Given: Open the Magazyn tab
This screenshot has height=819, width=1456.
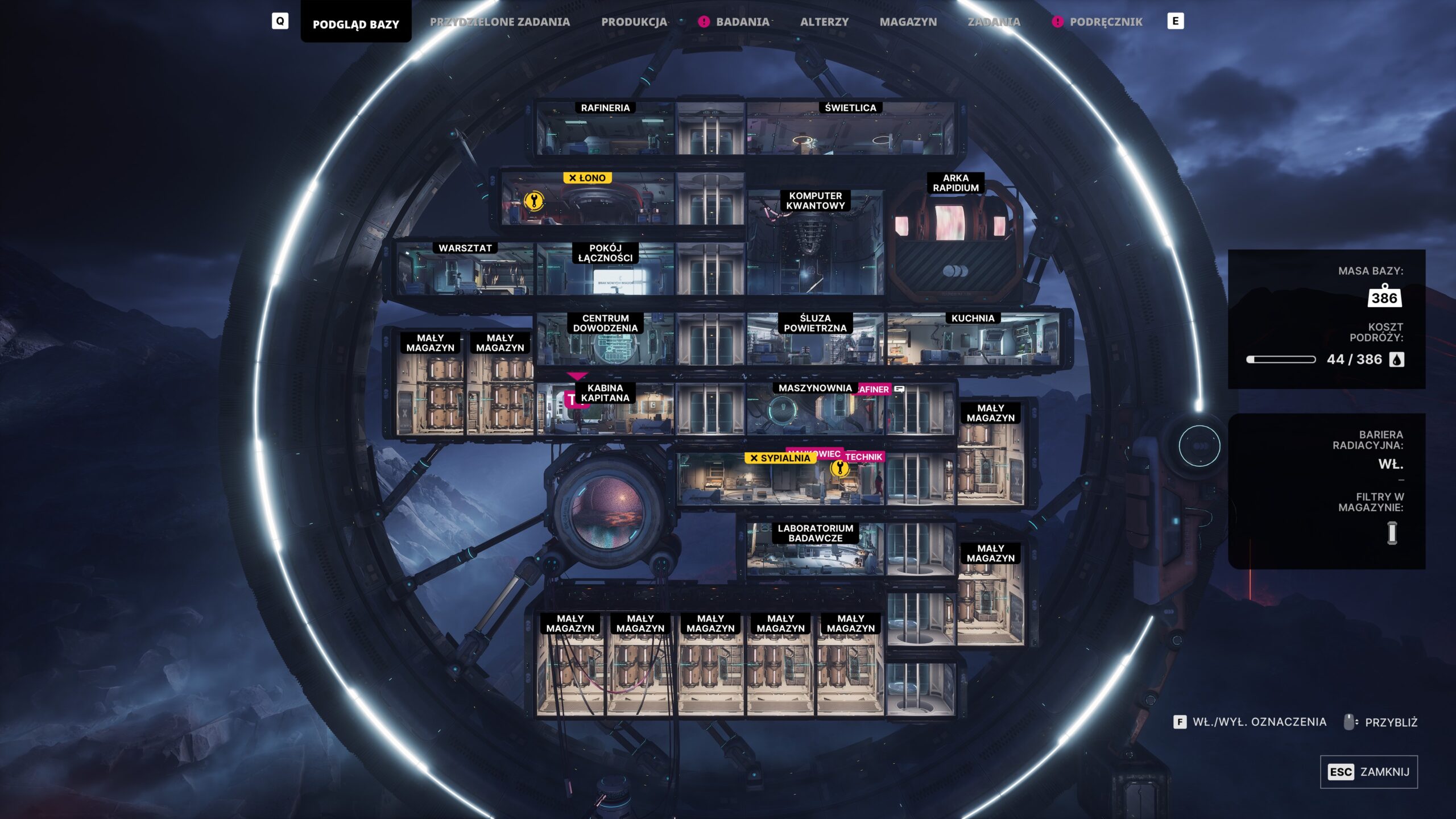Looking at the screenshot, I should (x=908, y=22).
